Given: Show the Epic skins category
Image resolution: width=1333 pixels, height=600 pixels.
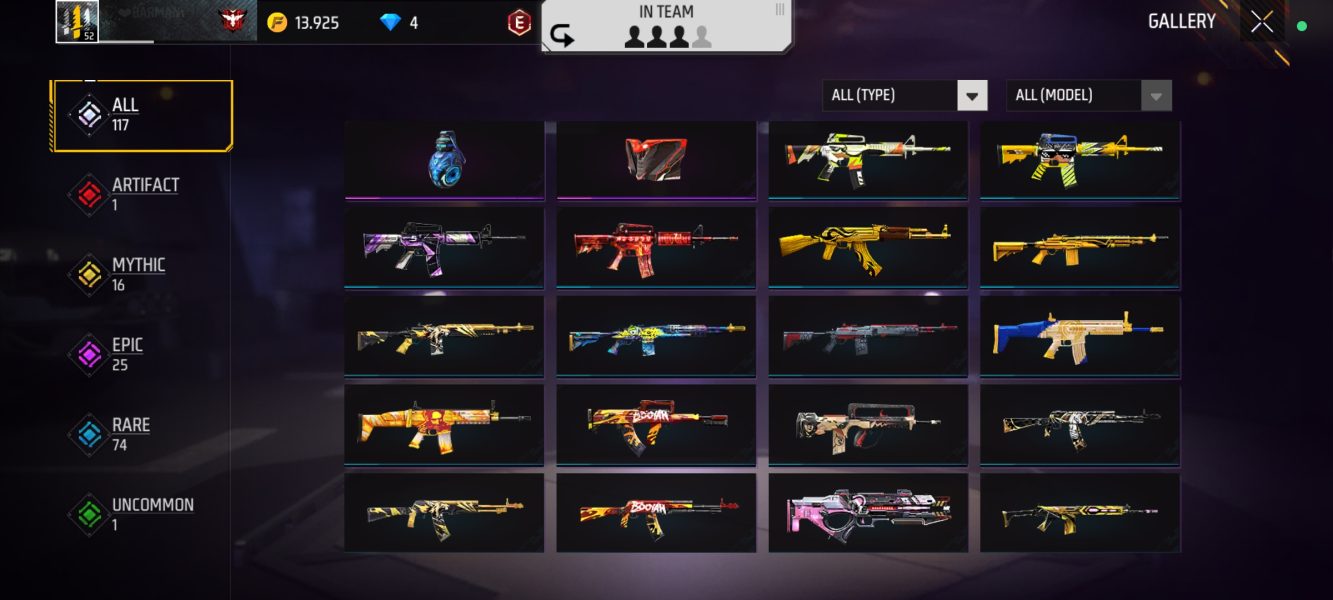Looking at the screenshot, I should (125, 354).
